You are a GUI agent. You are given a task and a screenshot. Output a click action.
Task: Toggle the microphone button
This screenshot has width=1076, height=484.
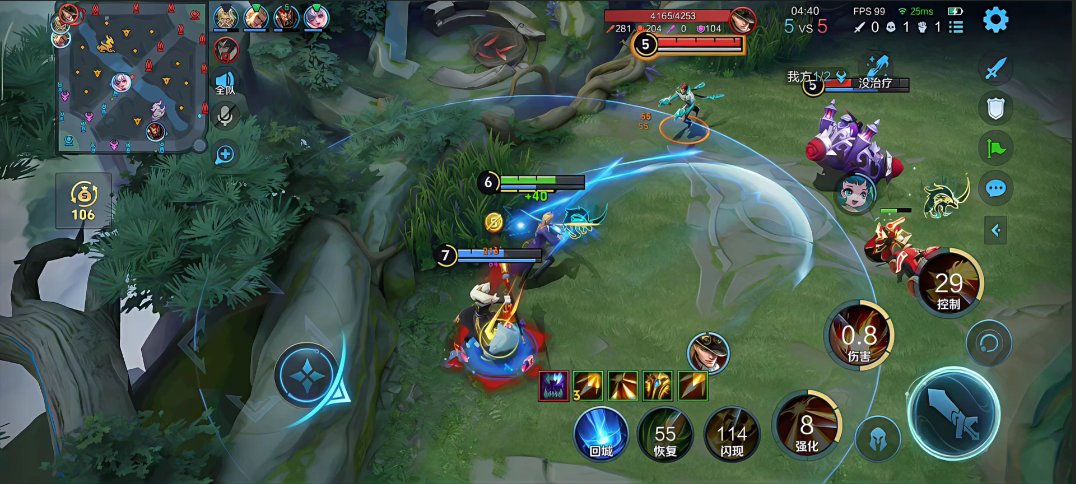coord(225,117)
